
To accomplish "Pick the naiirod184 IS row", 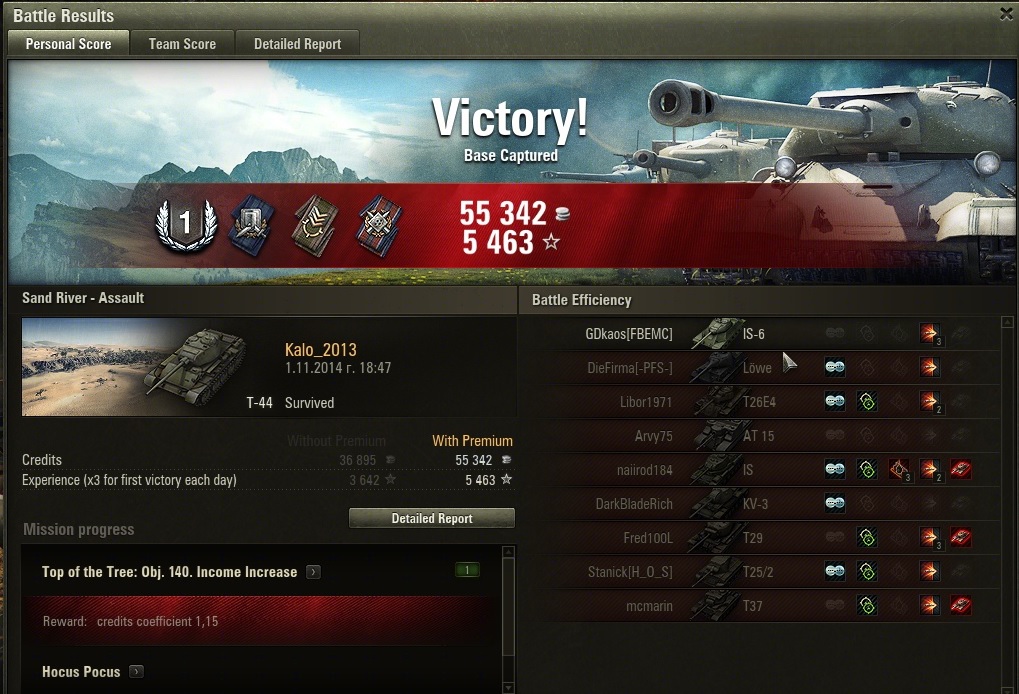I will (x=758, y=470).
